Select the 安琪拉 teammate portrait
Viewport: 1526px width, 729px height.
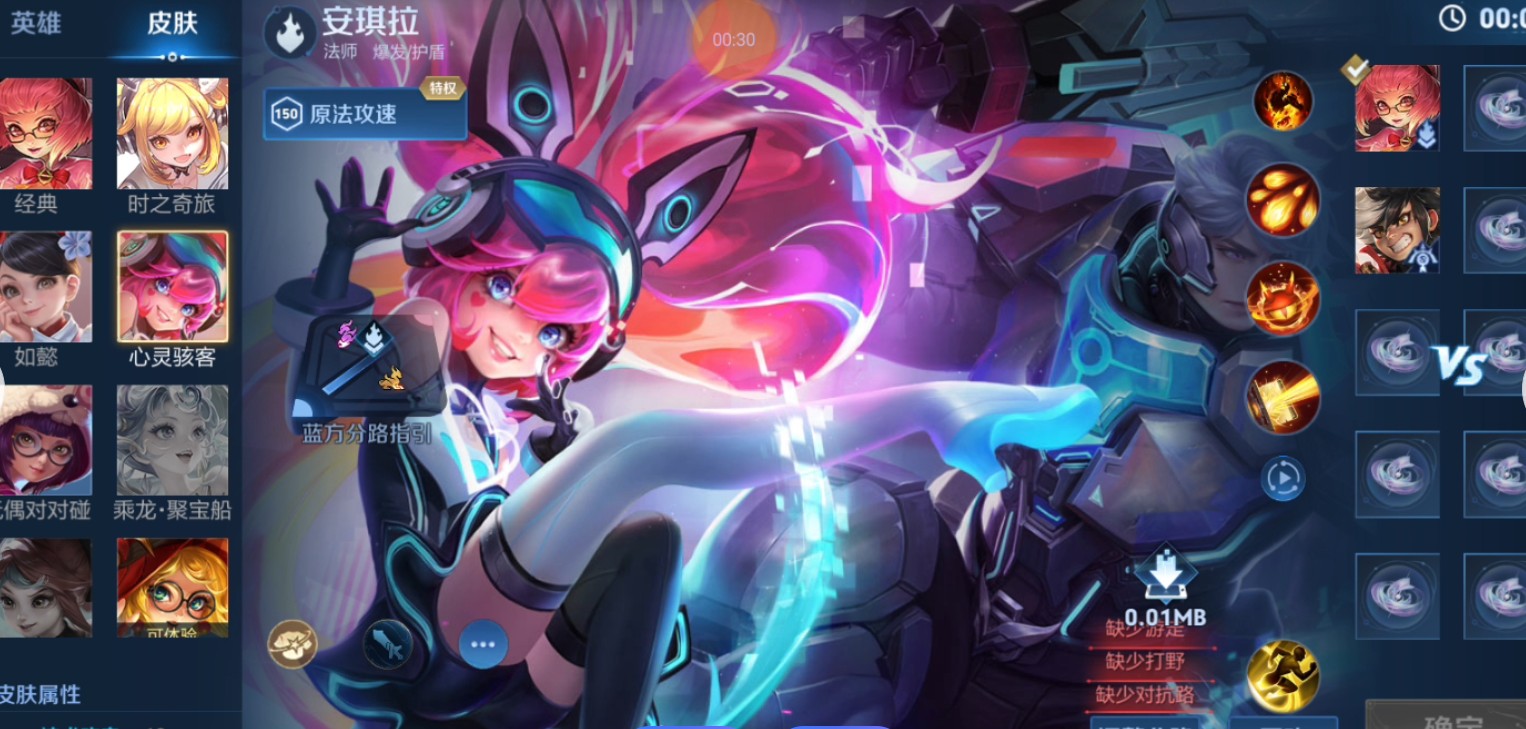[1397, 108]
